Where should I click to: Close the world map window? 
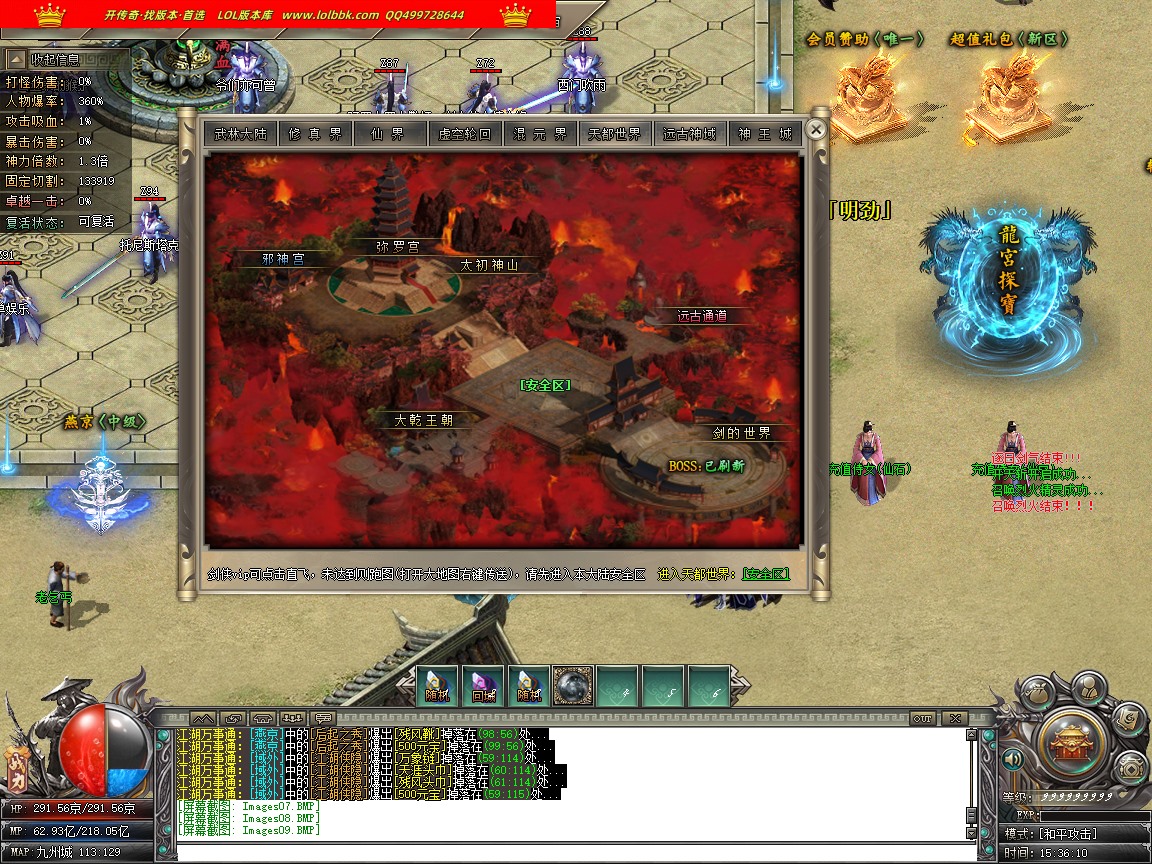click(816, 130)
